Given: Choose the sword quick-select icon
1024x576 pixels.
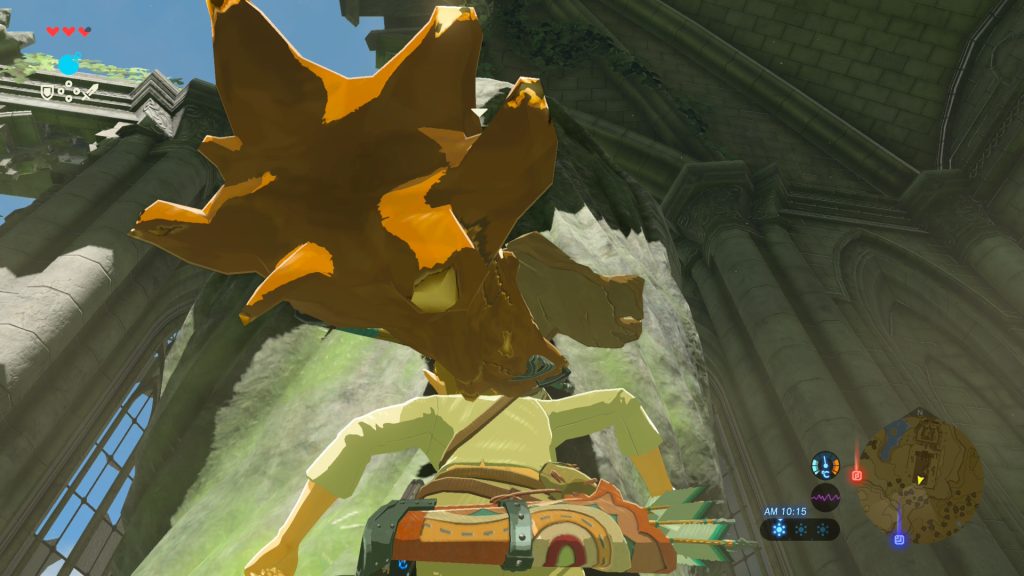Looking at the screenshot, I should pos(89,92).
